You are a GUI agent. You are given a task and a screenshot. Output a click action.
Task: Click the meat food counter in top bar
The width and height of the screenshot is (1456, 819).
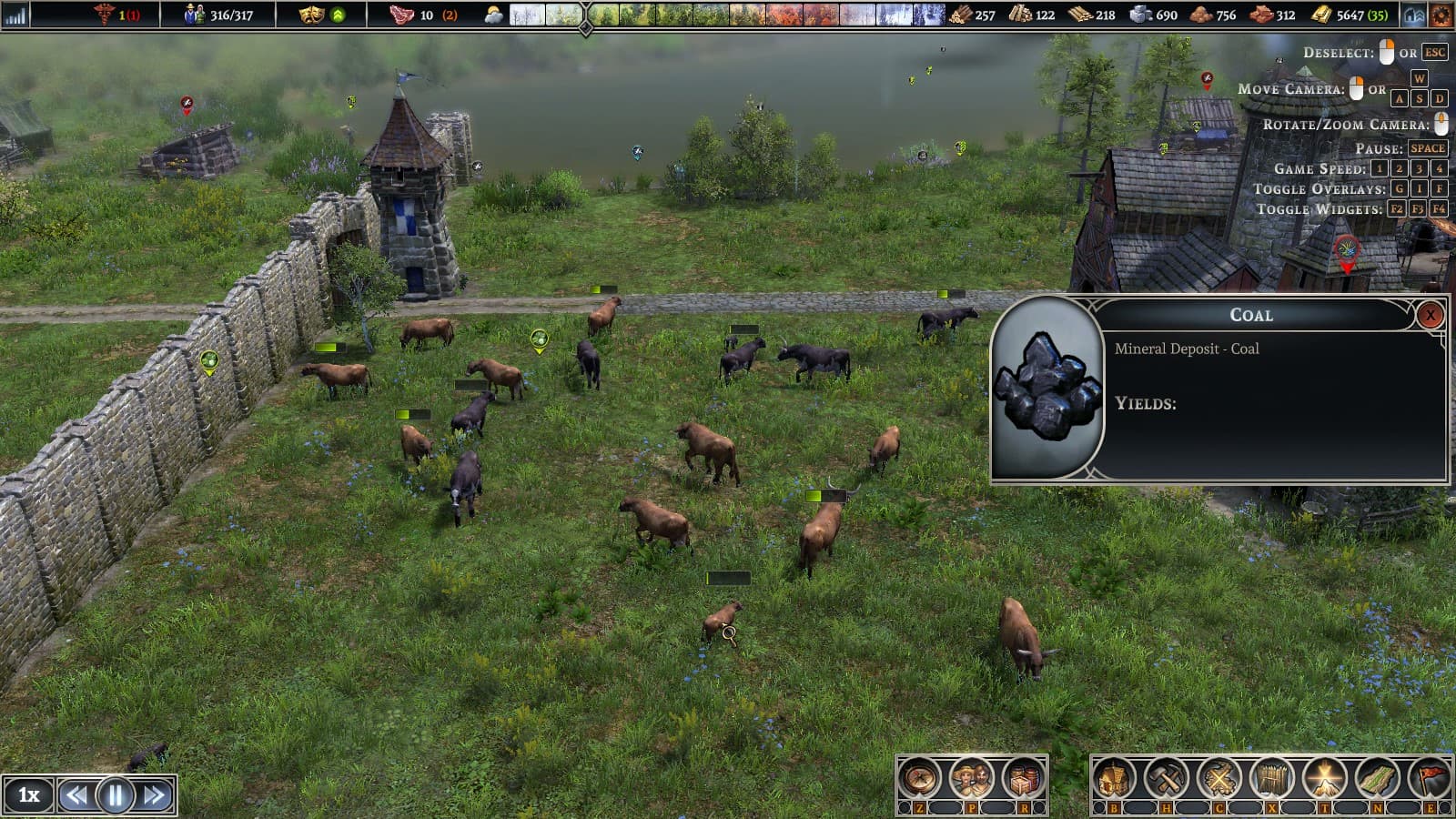coord(400,14)
